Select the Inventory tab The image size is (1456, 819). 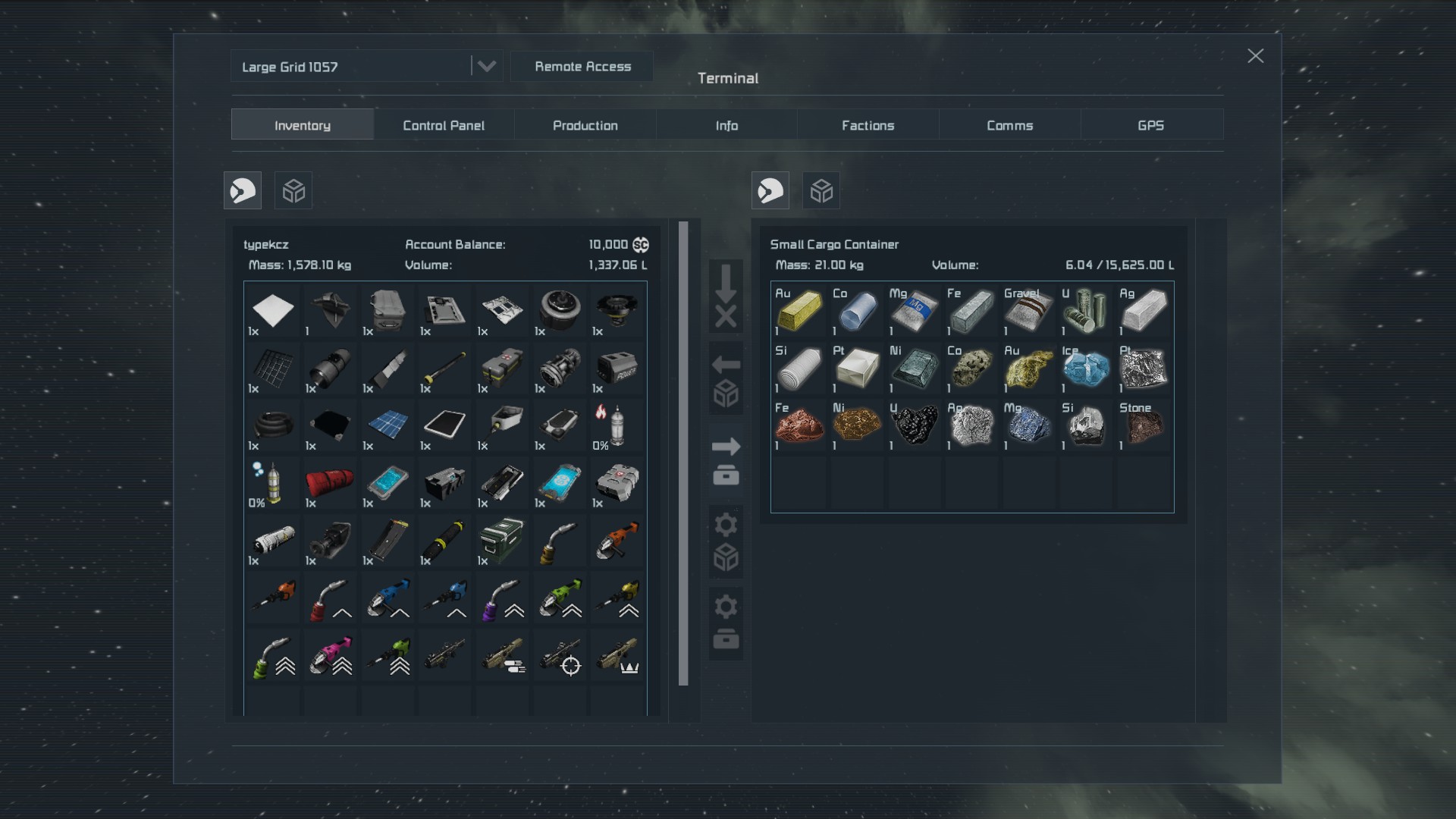pos(302,125)
